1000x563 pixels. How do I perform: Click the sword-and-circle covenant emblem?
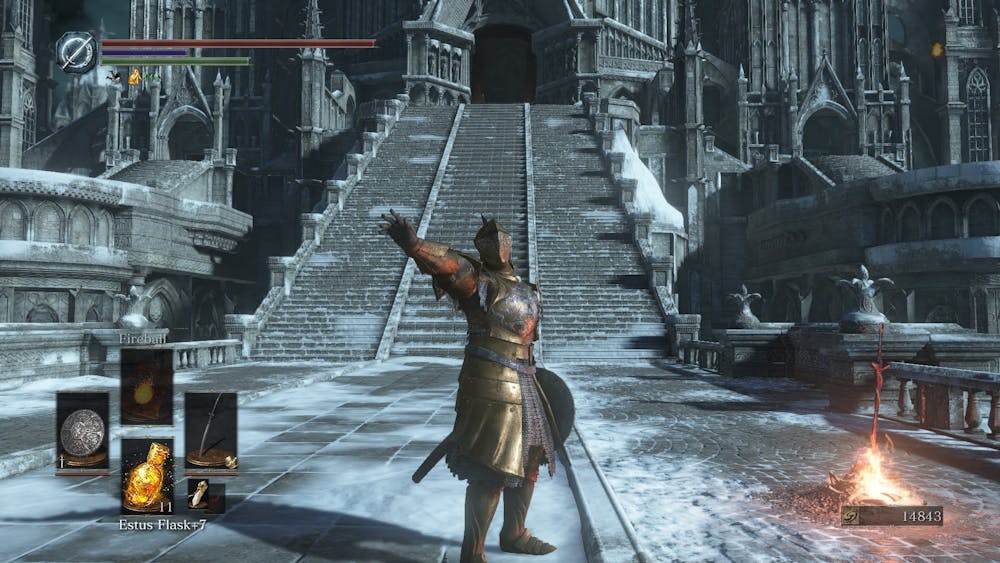[x=76, y=52]
